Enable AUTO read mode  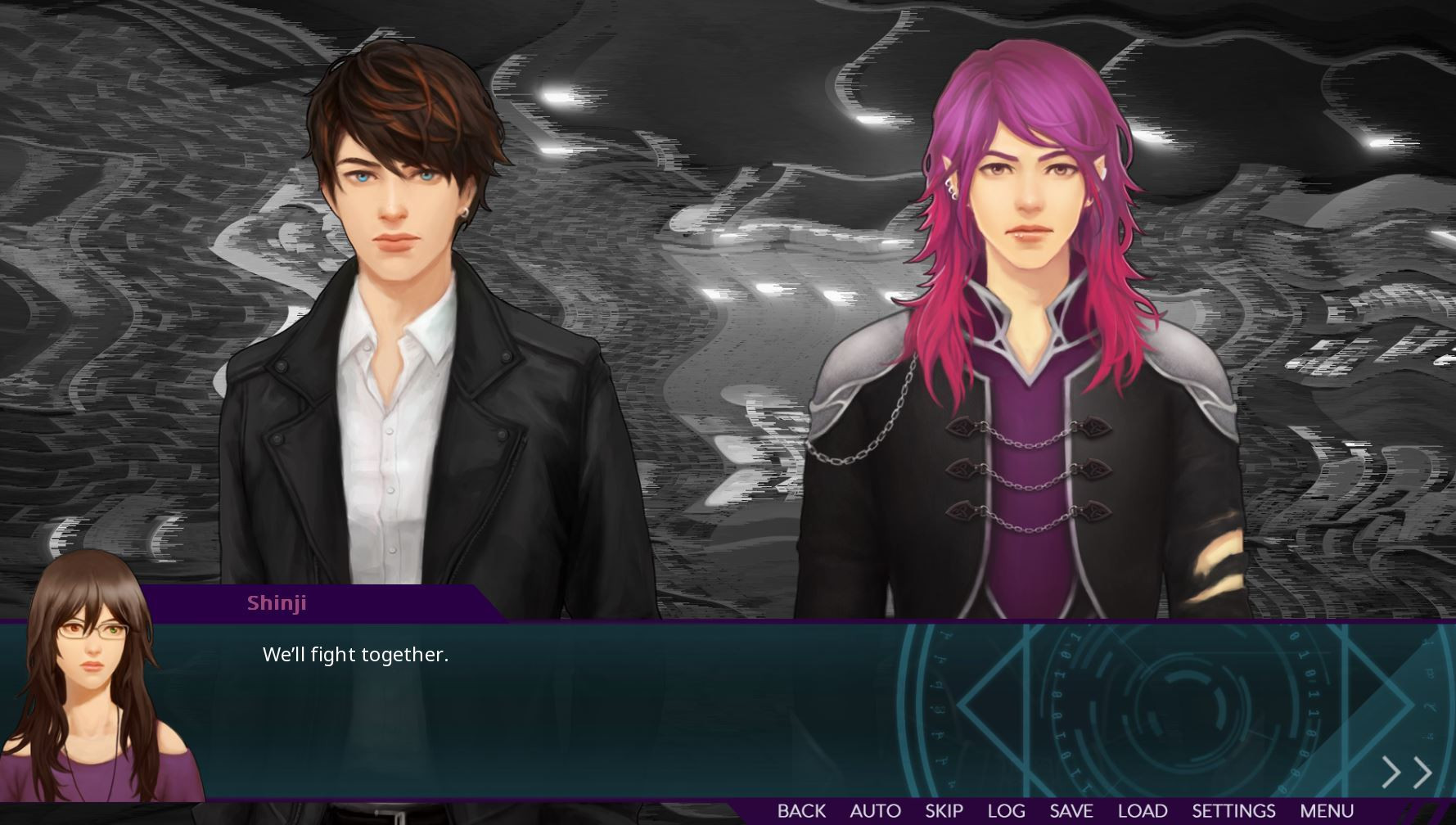[x=874, y=810]
